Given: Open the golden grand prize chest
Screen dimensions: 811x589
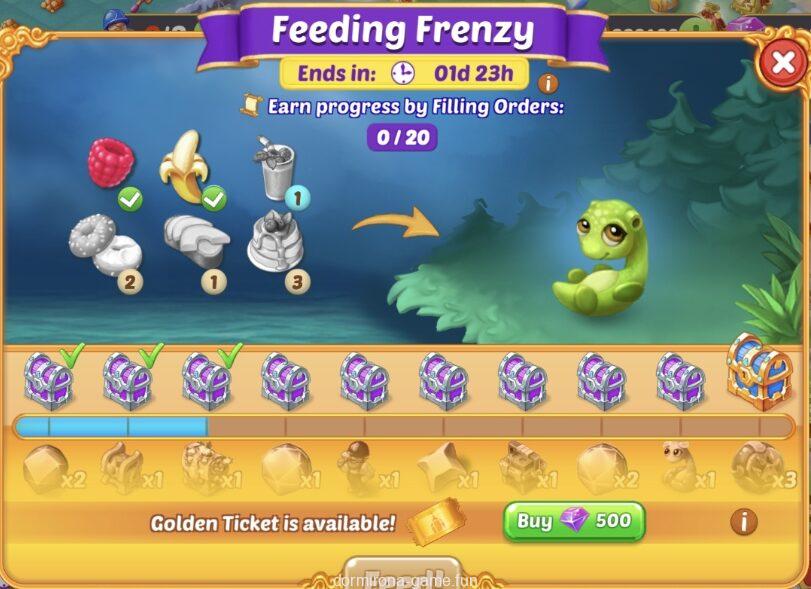Looking at the screenshot, I should (x=759, y=372).
